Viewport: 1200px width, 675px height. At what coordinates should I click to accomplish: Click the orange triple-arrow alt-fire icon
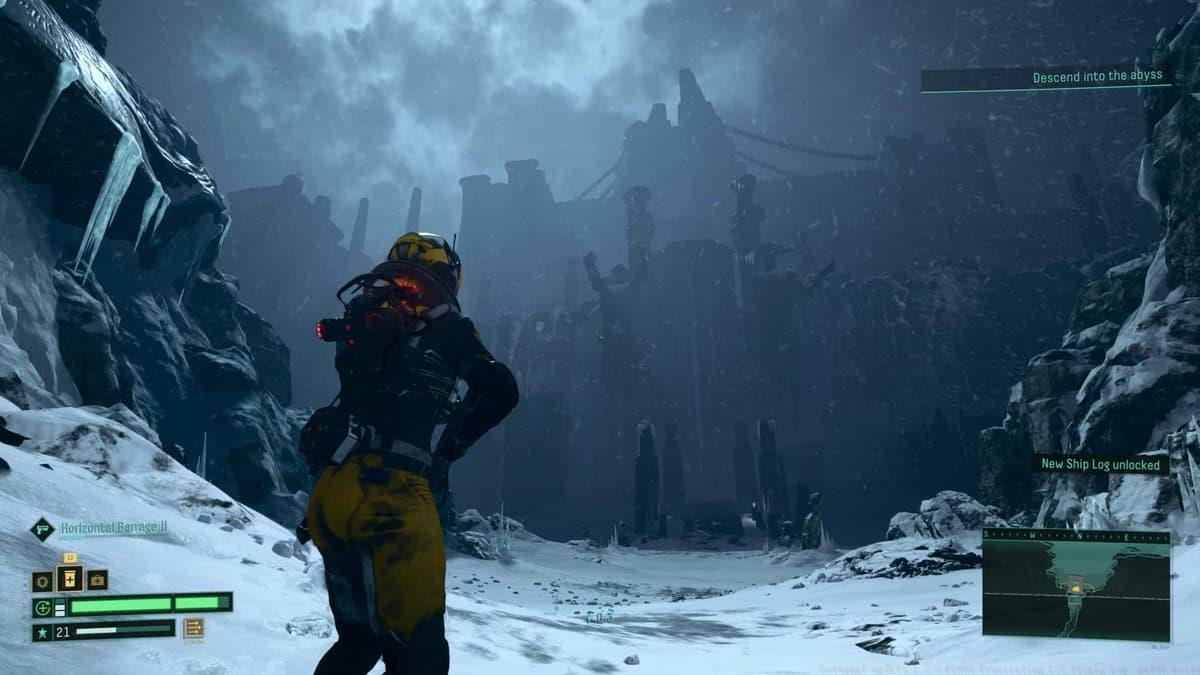tap(193, 628)
